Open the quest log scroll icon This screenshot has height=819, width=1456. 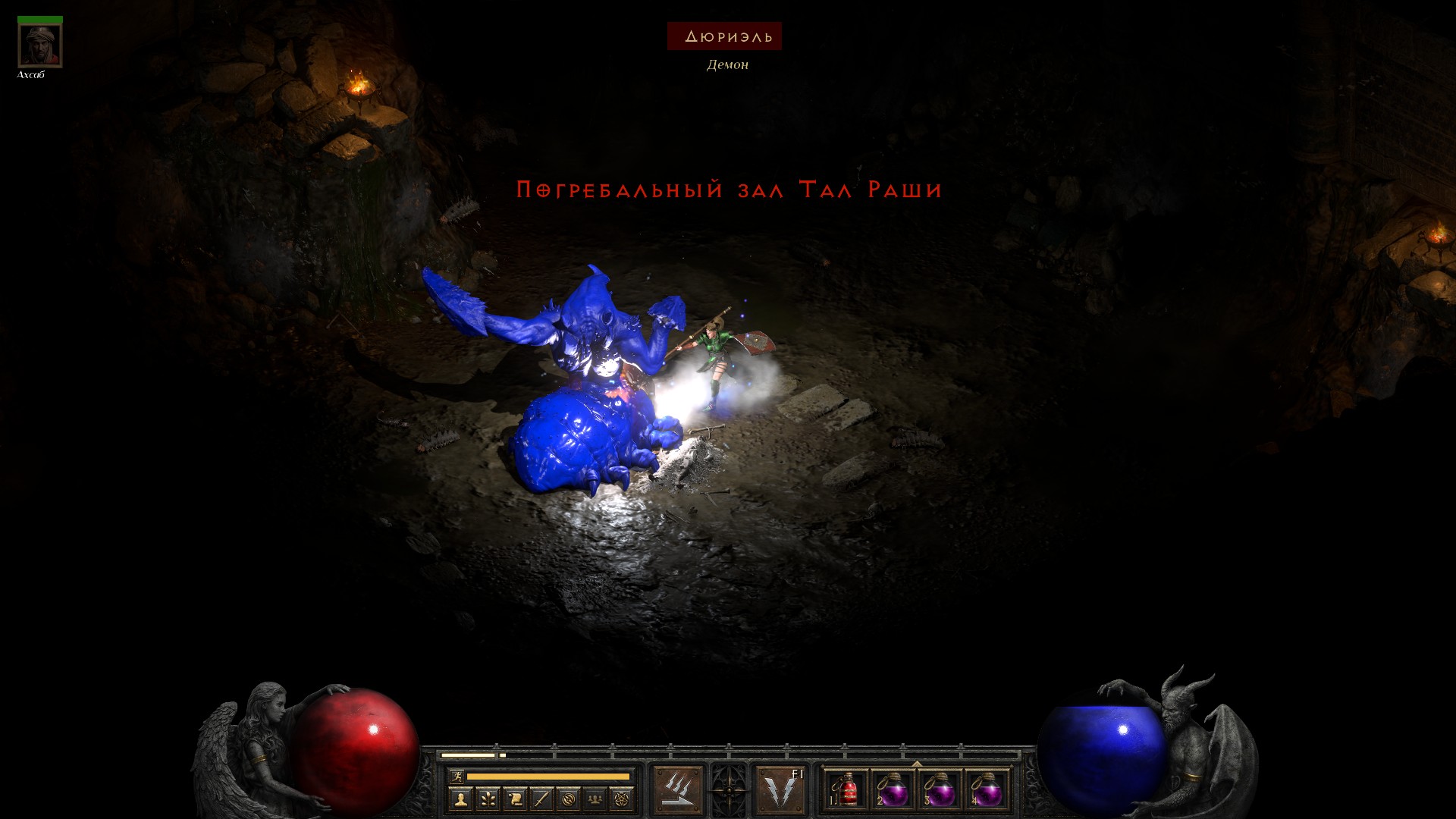(515, 799)
